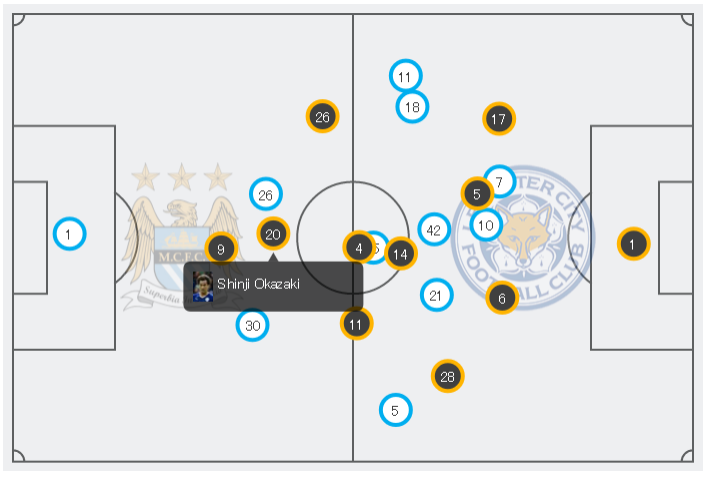Select the orange-ringed player marker 14
This screenshot has width=709, height=477.
pyautogui.click(x=400, y=254)
